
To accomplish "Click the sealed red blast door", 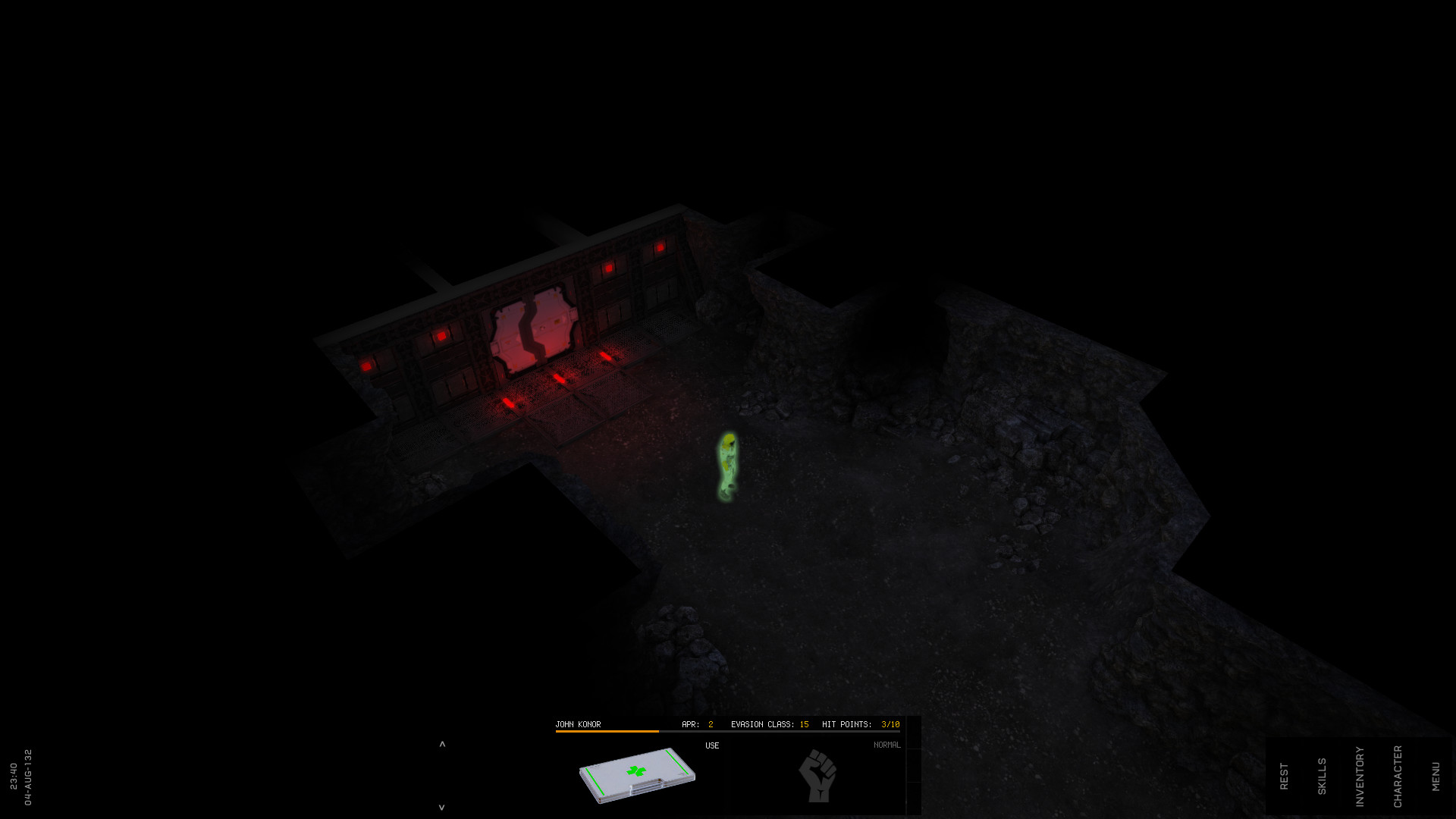I will (533, 330).
